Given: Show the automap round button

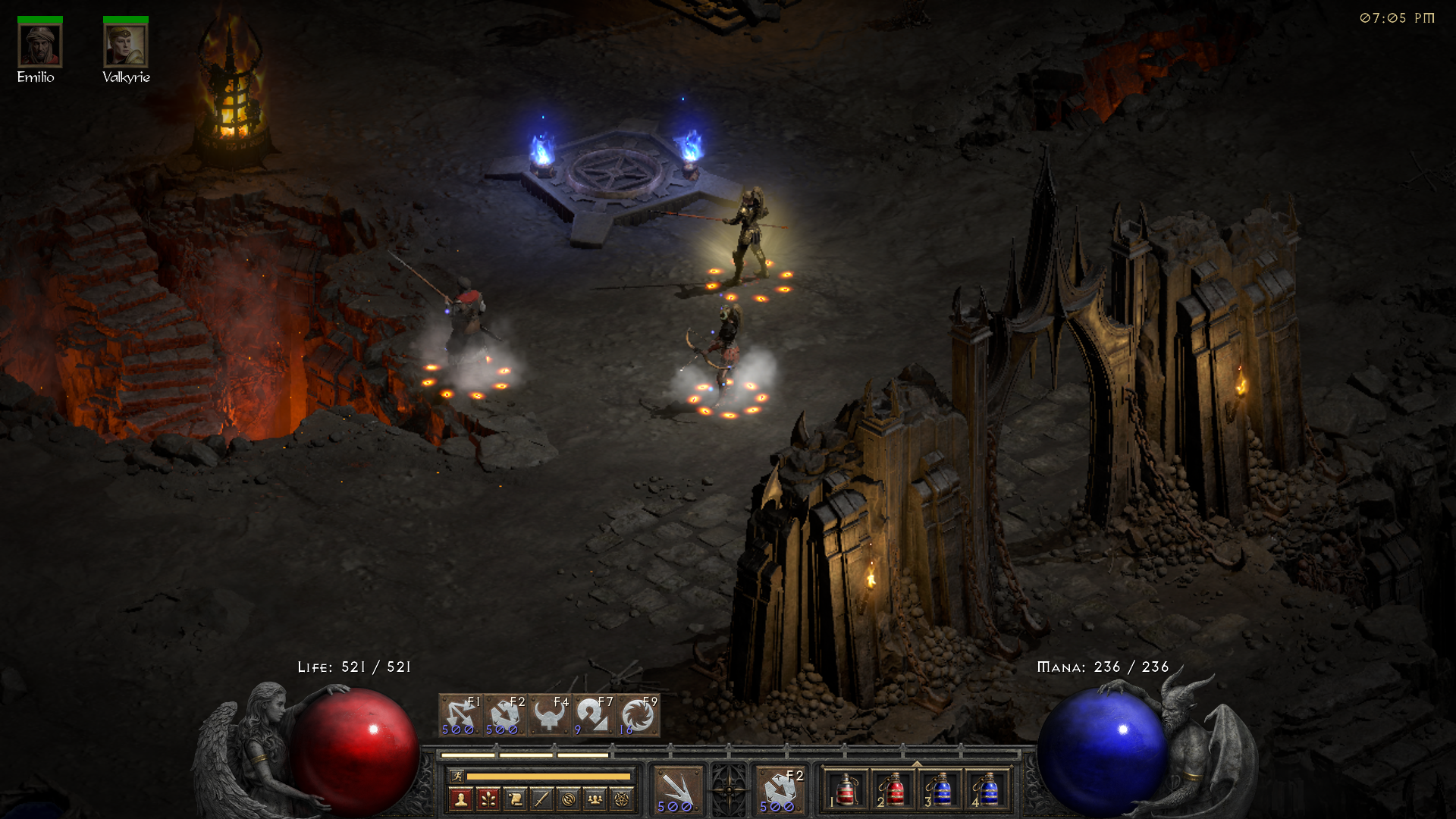Looking at the screenshot, I should 569,799.
